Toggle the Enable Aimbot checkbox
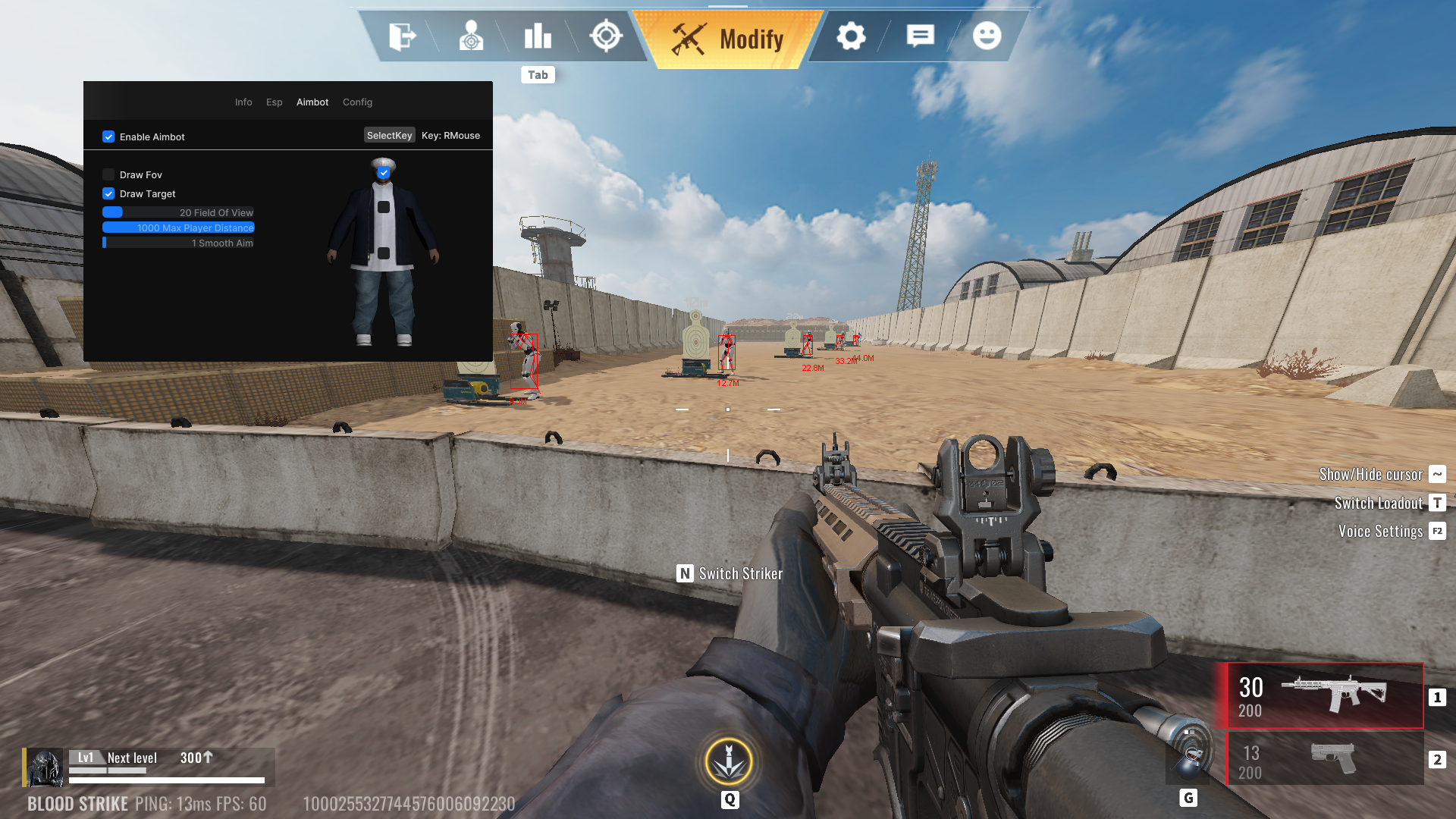This screenshot has height=819, width=1456. click(x=108, y=137)
